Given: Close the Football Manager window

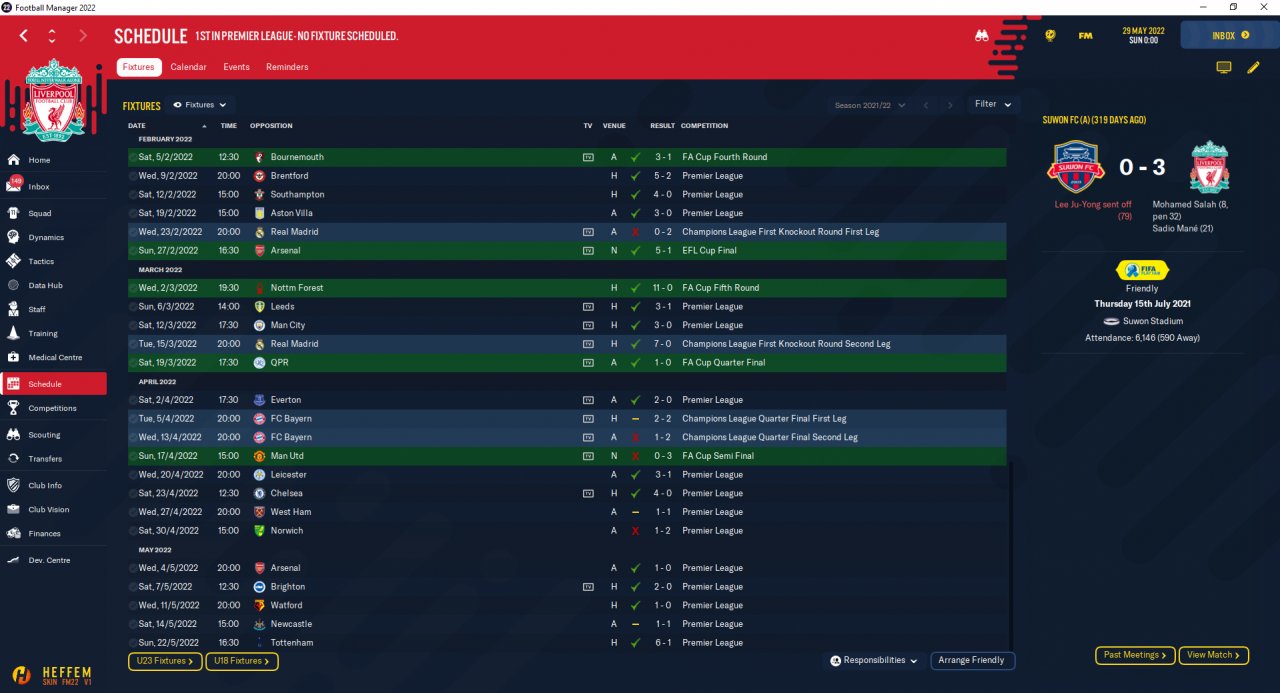Looking at the screenshot, I should tap(1261, 7).
